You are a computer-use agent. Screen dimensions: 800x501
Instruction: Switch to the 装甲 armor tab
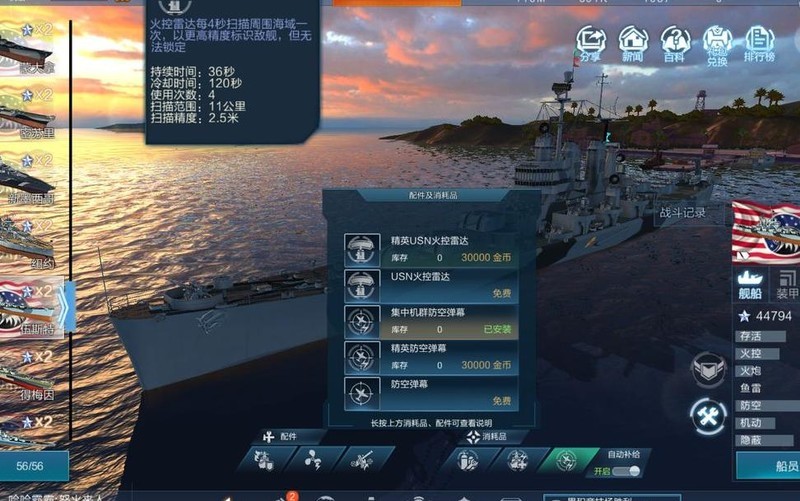pos(788,285)
